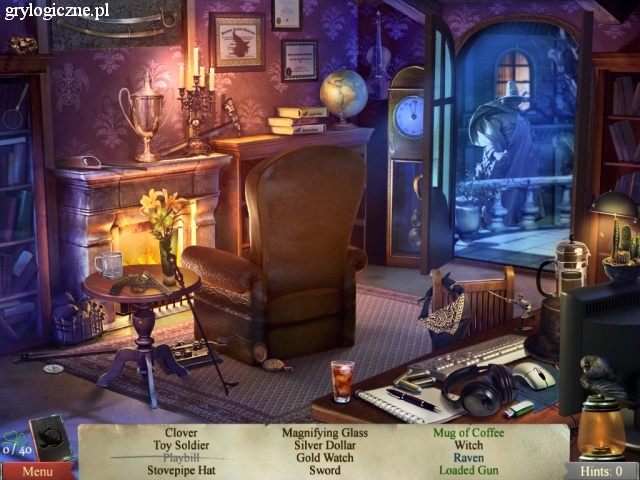Choose the Mug of Coffee list entry

pos(468,432)
